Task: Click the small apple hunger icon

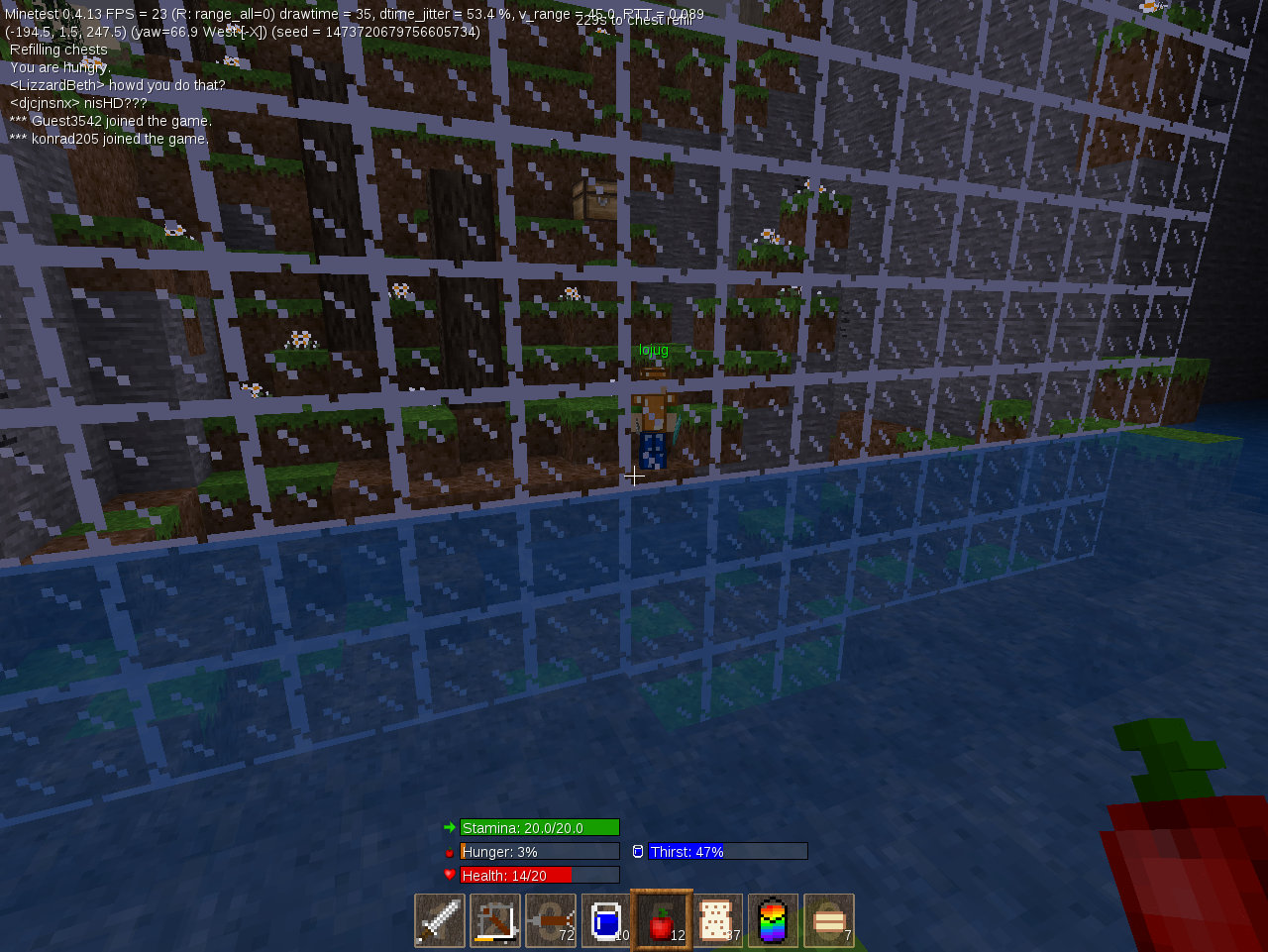Action: pyautogui.click(x=451, y=851)
